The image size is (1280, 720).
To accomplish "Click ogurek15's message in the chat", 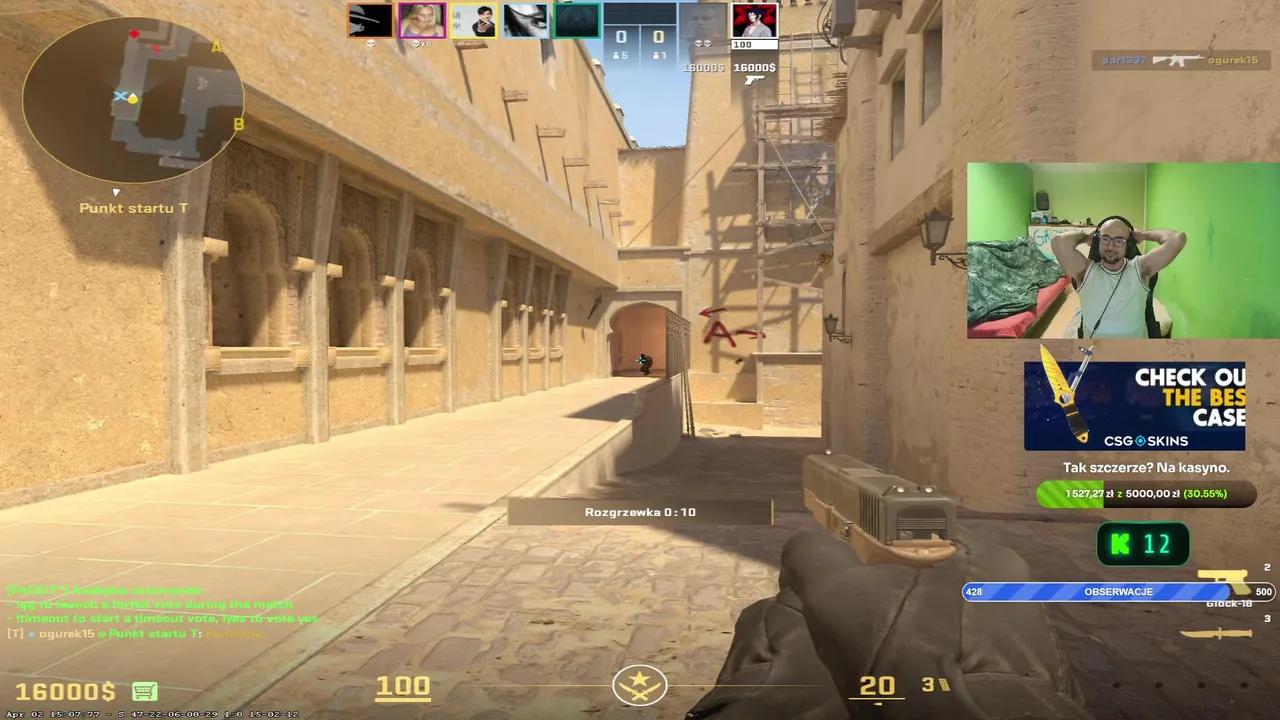I will pos(130,634).
